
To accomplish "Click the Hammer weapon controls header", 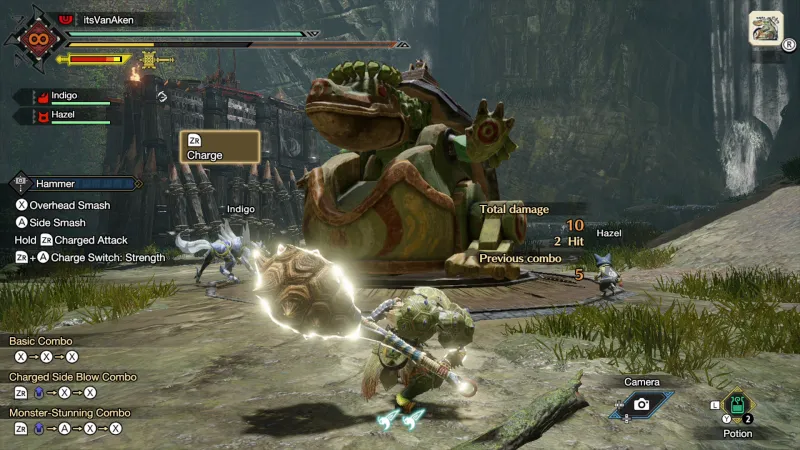I will coord(75,184).
